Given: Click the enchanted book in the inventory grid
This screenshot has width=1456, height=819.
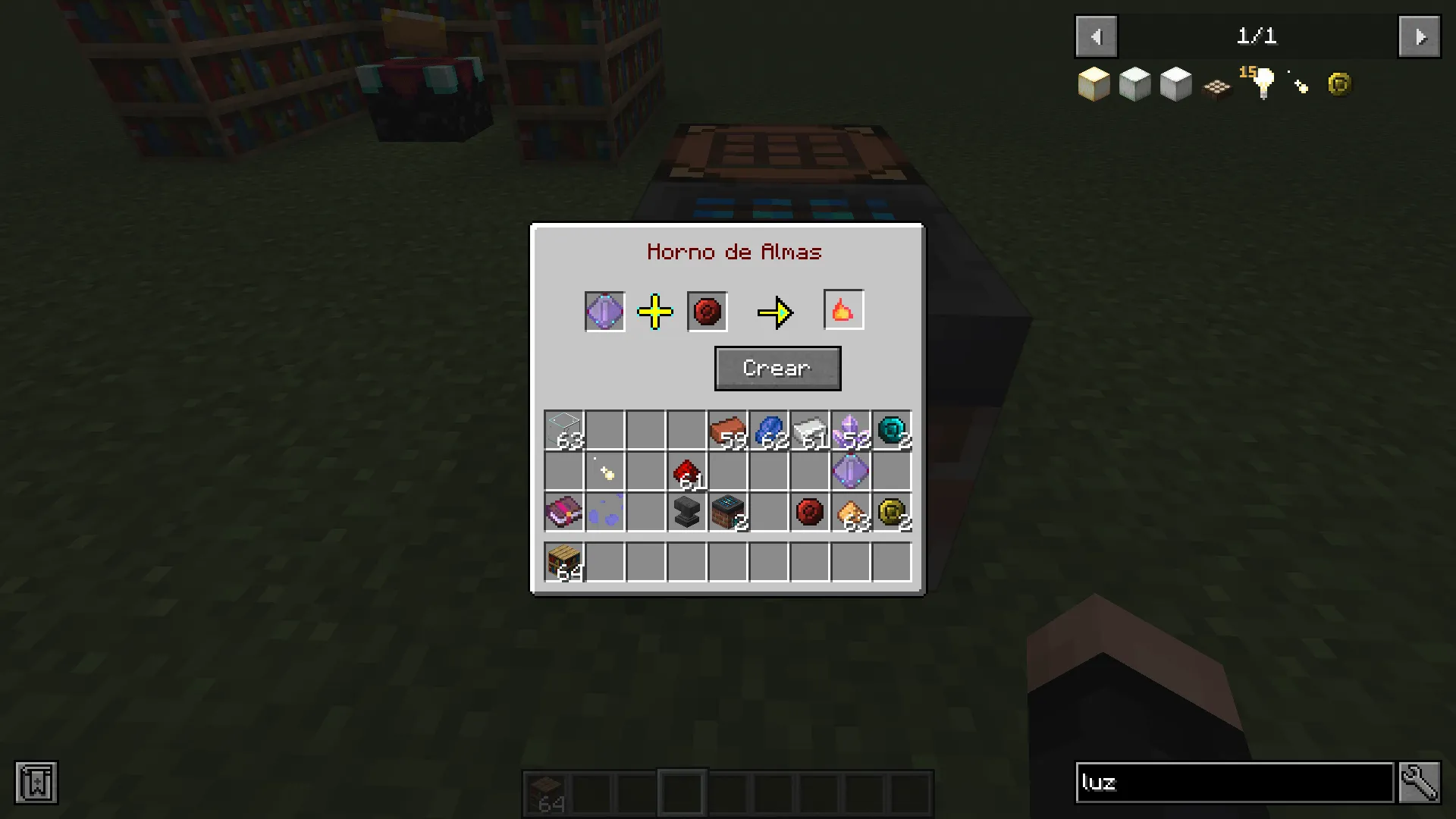Looking at the screenshot, I should point(563,513).
